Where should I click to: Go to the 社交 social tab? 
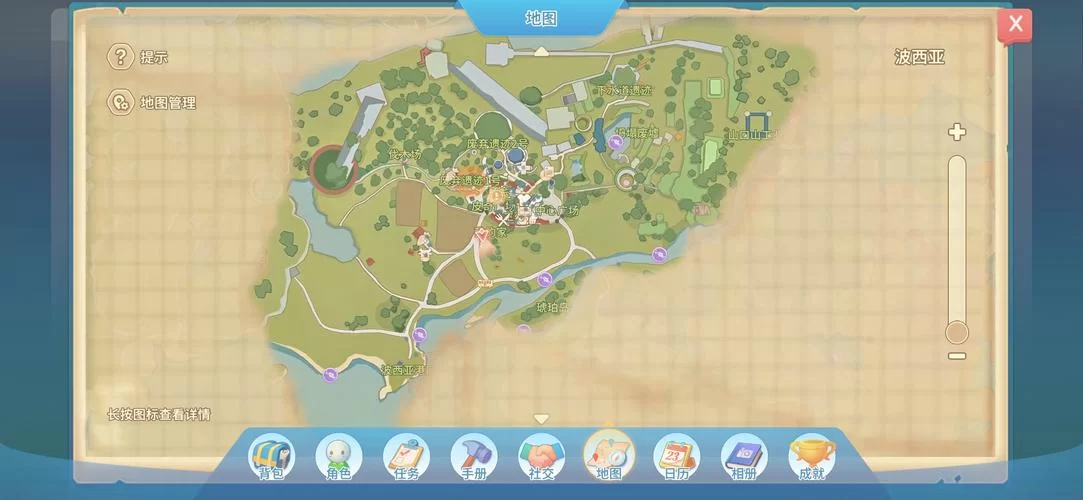click(x=541, y=458)
